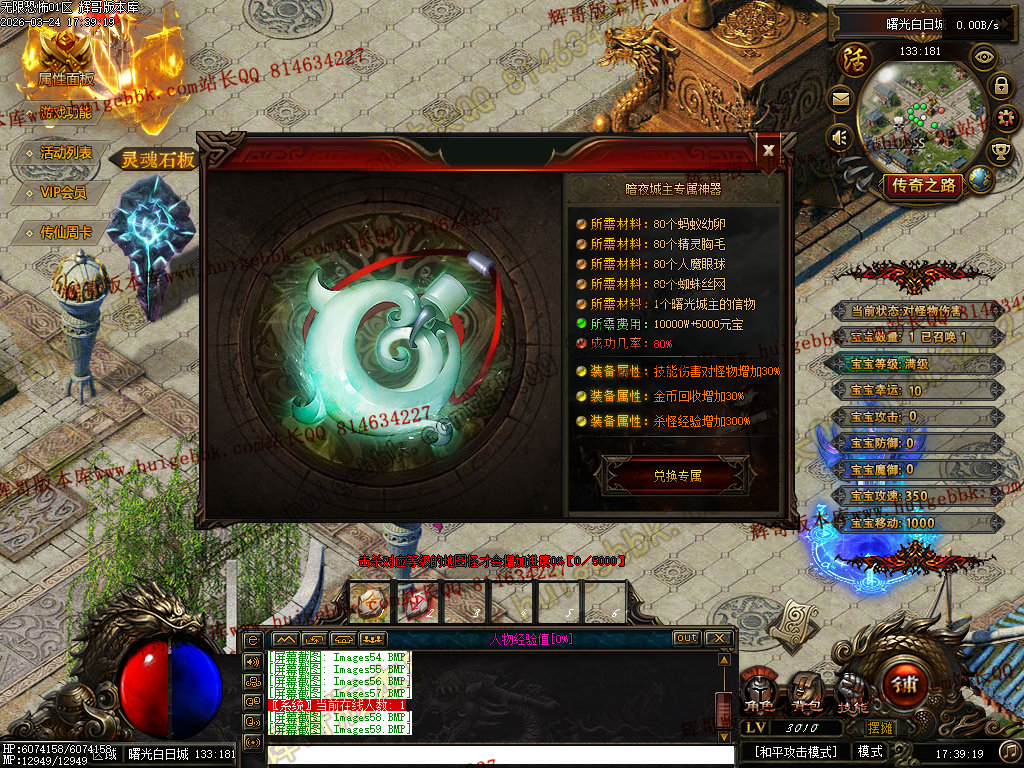The width and height of the screenshot is (1024, 768).
Task: Open the trophy ranking icon
Action: coord(1000,152)
